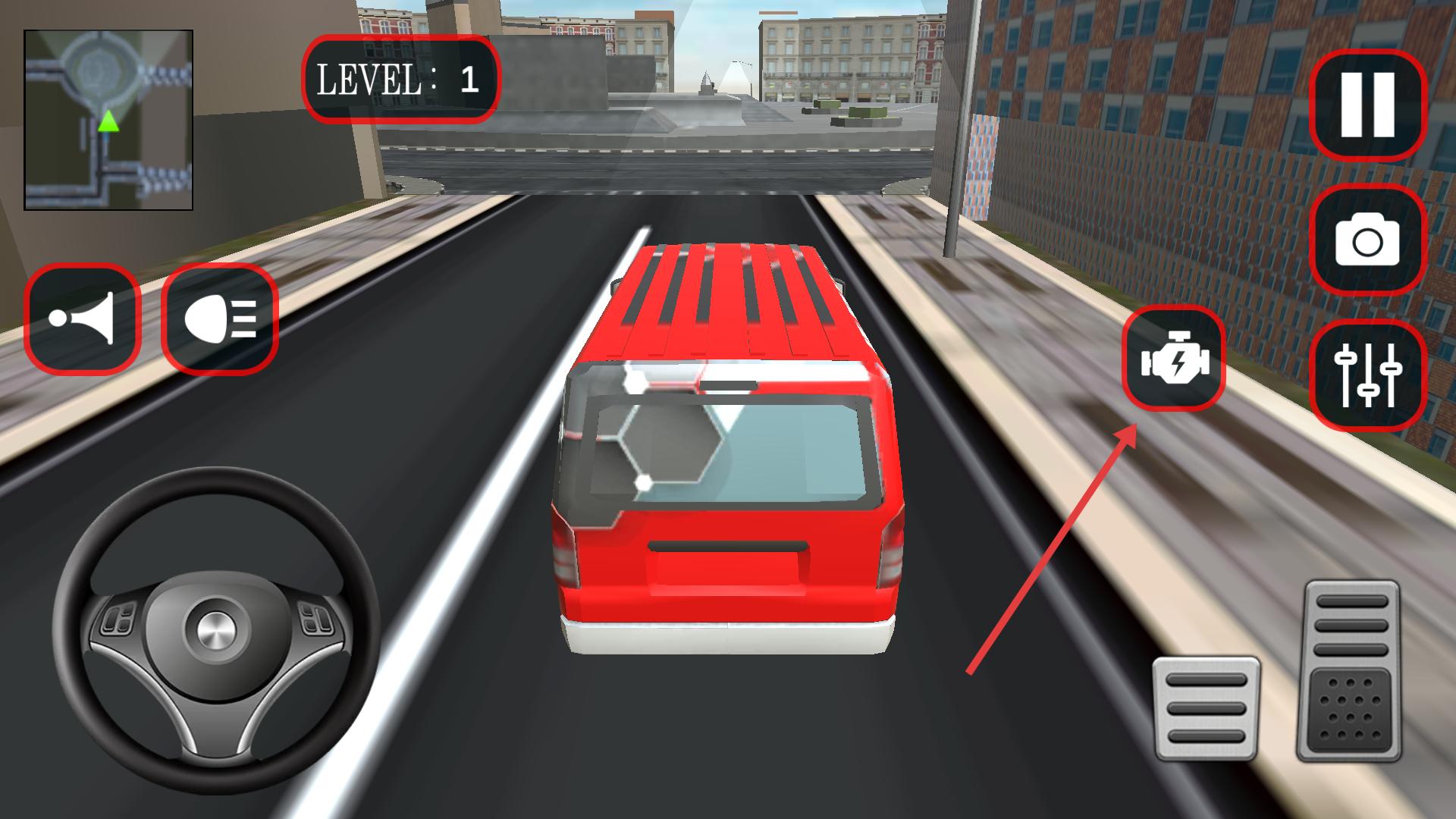Honk the horn
This screenshot has width=1456, height=819.
(82, 318)
